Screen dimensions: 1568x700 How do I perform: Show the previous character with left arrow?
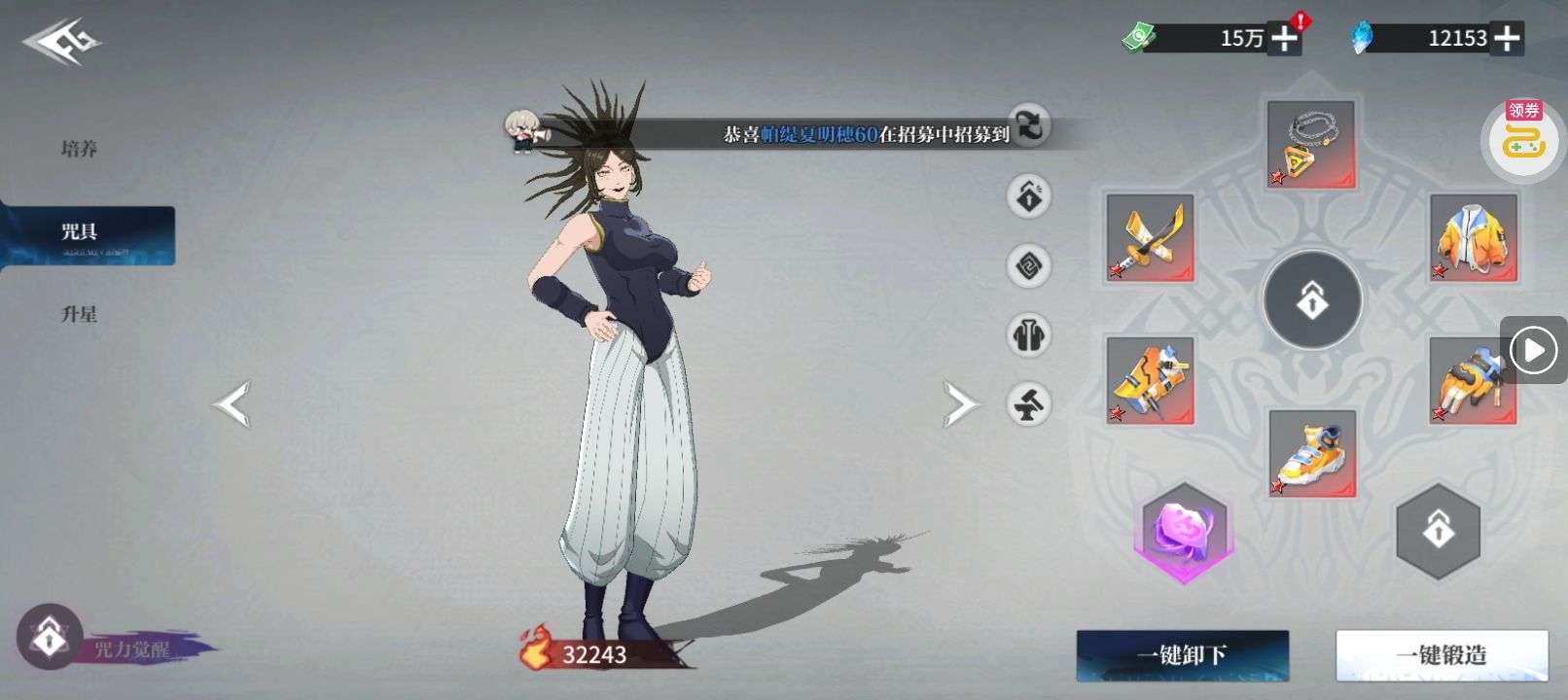coord(232,404)
